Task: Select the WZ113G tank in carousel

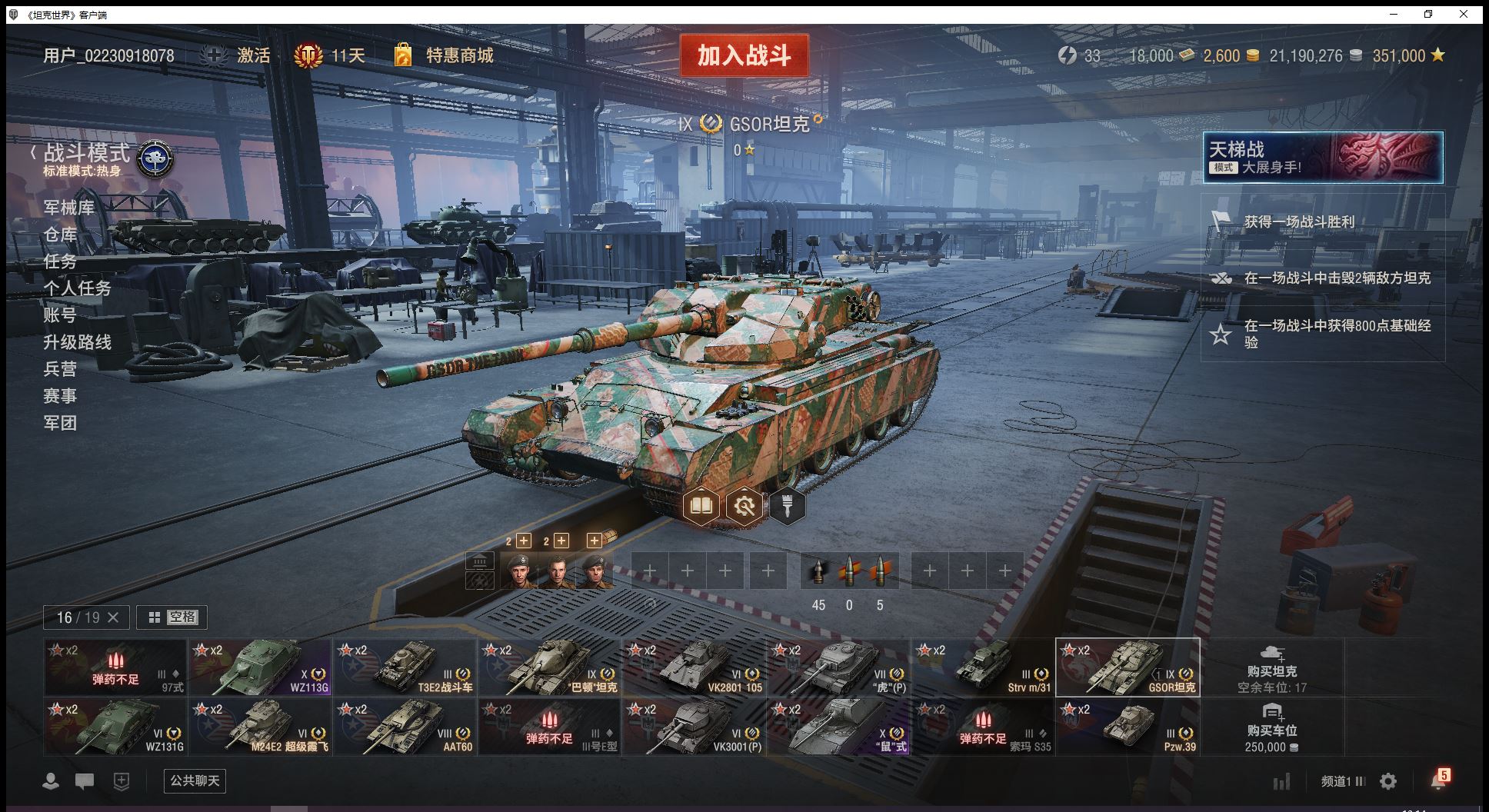Action: (x=261, y=667)
